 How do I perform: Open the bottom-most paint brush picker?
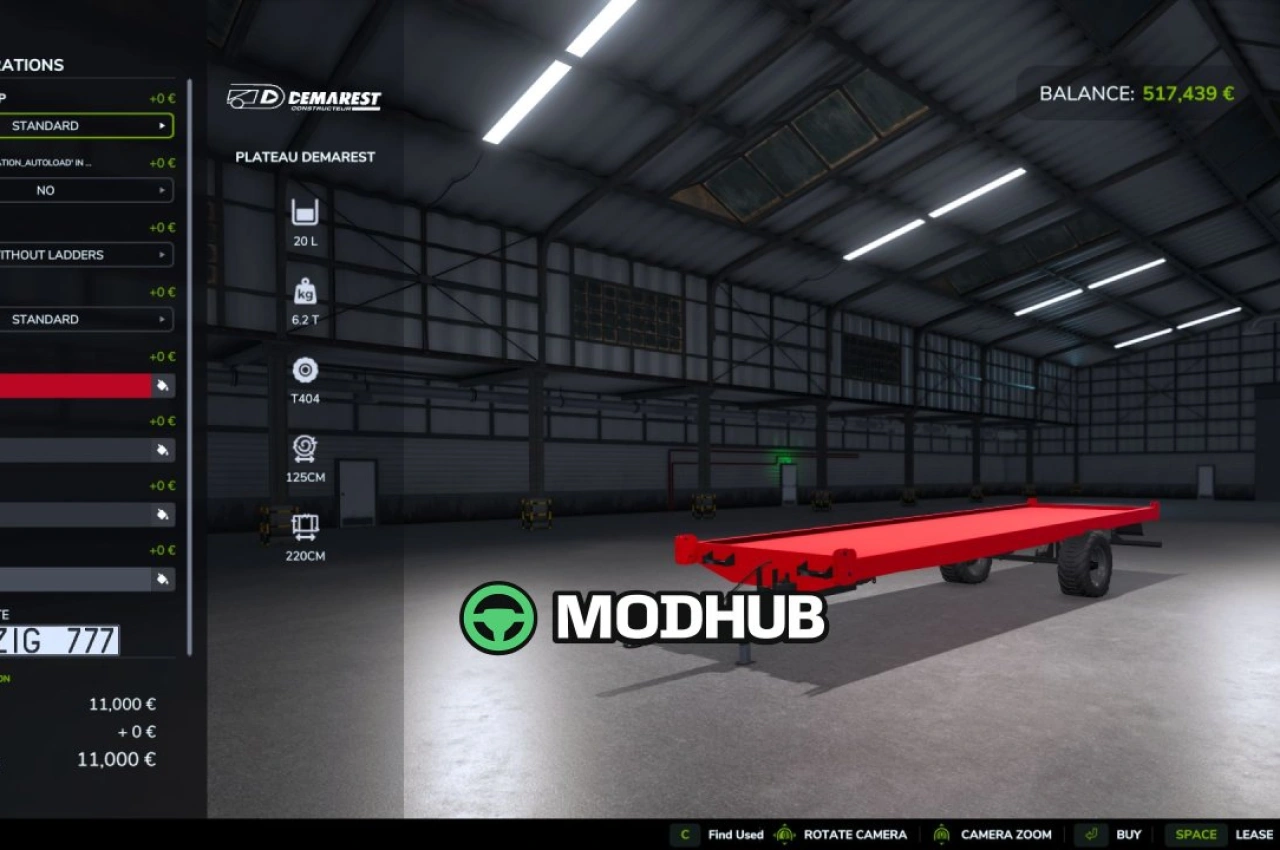[x=162, y=579]
